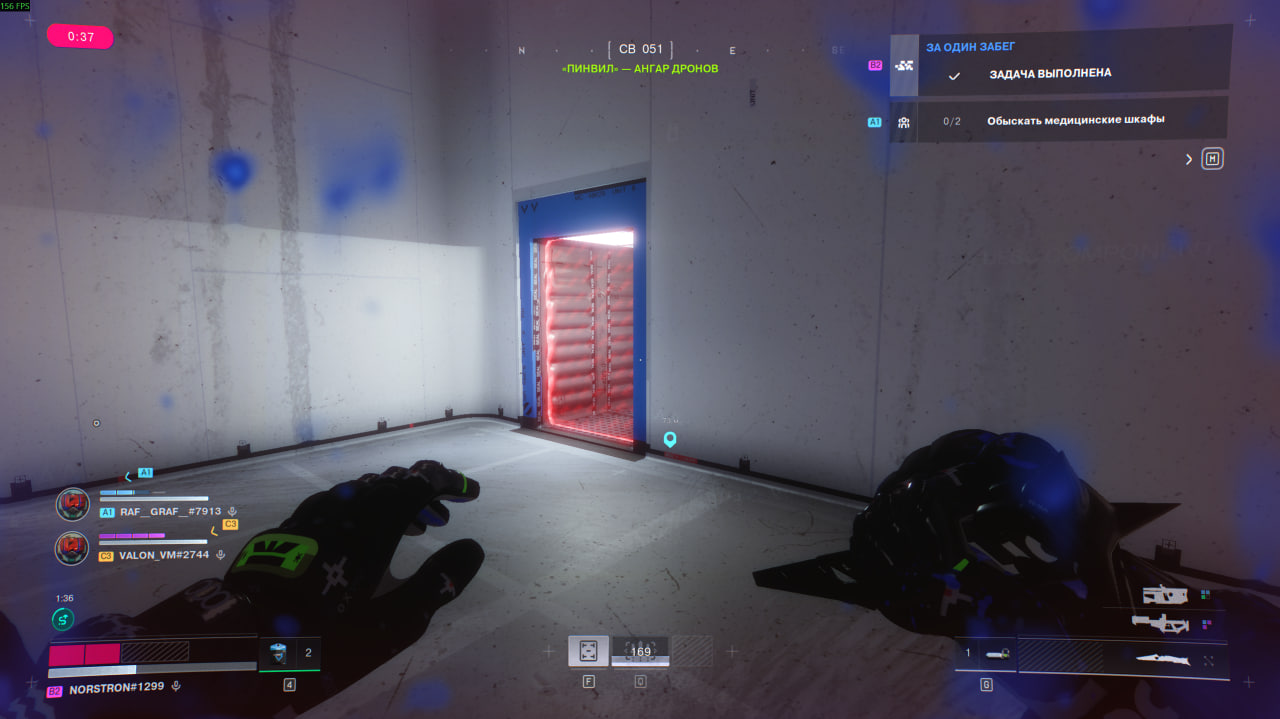Screen dimensions: 1280x719
Task: Switch to the second weapon in the list
Action: pos(1160,624)
